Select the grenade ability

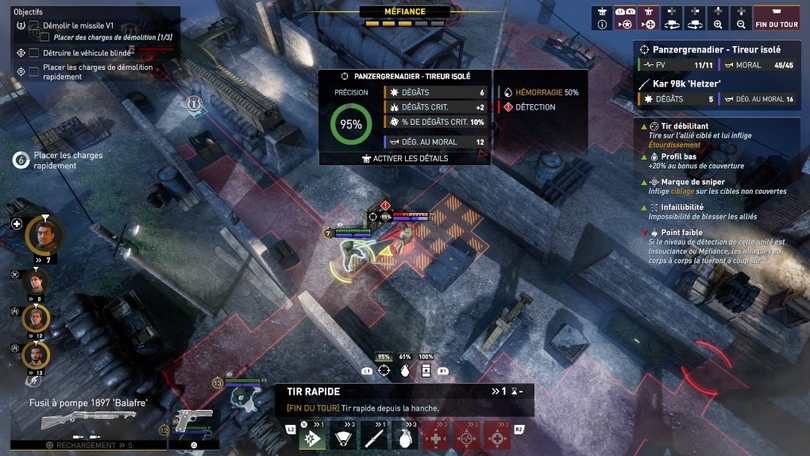(x=406, y=437)
